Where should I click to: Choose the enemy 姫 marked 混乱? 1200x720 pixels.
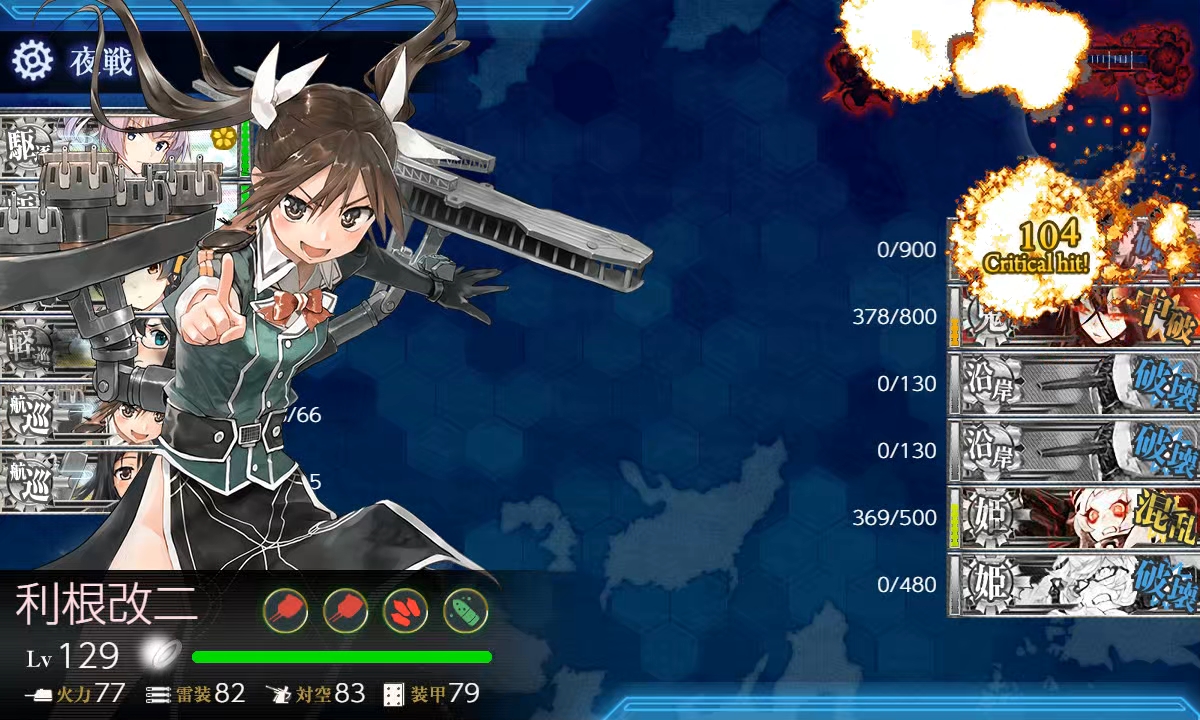pyautogui.click(x=1073, y=517)
